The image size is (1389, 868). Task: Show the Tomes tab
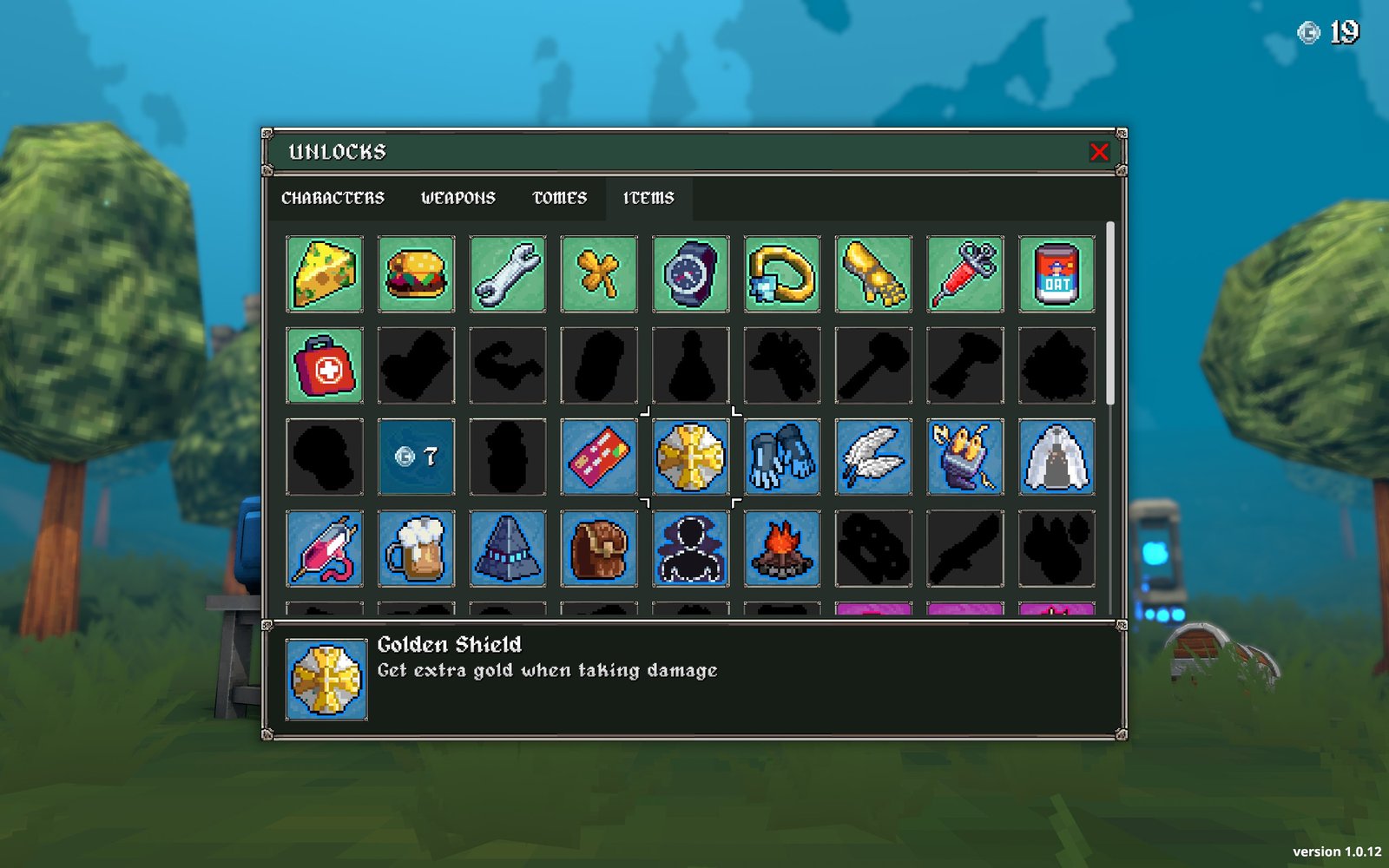[560, 198]
